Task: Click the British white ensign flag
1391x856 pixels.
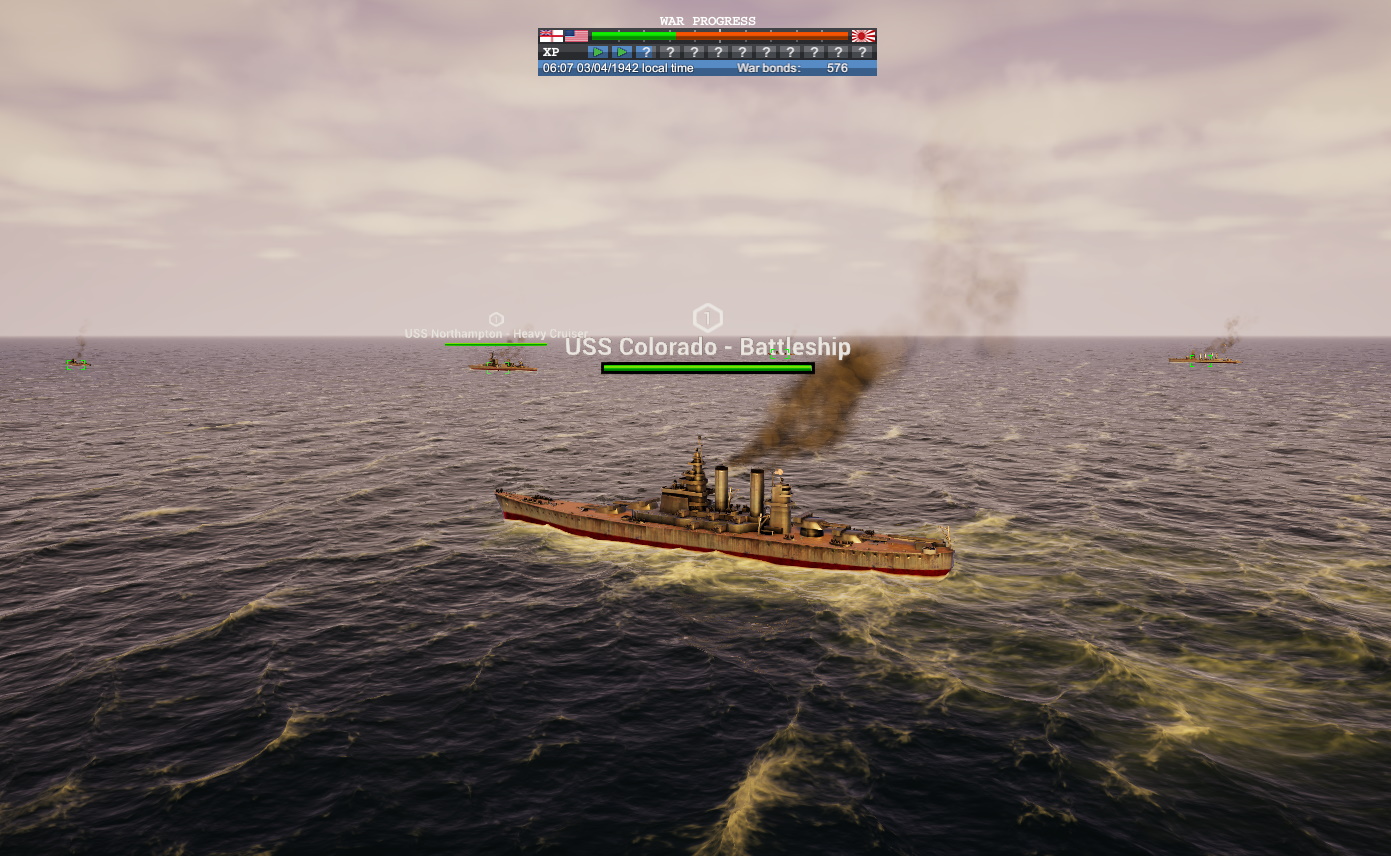Action: tap(551, 36)
